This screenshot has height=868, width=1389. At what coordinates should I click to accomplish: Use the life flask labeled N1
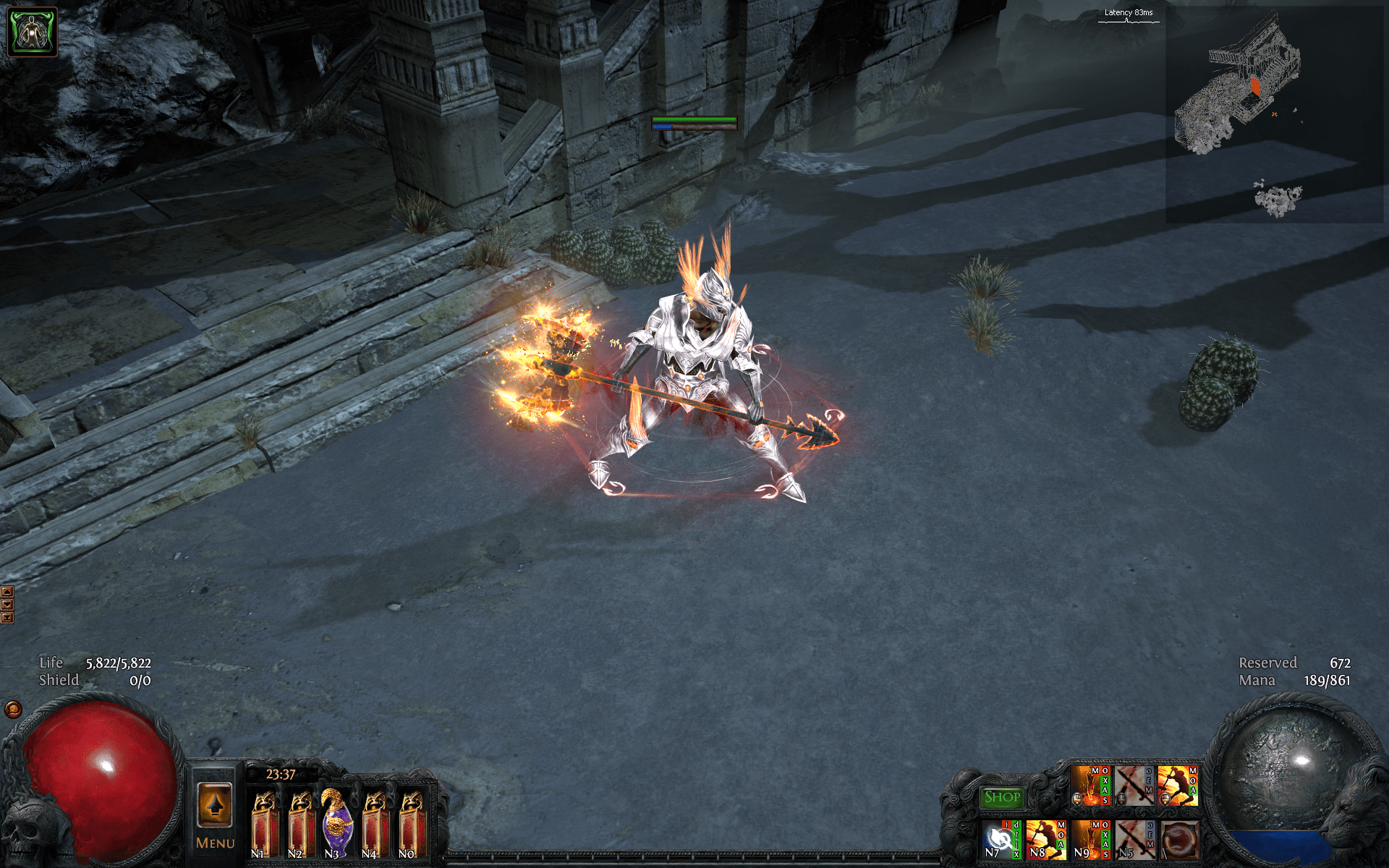[x=264, y=825]
